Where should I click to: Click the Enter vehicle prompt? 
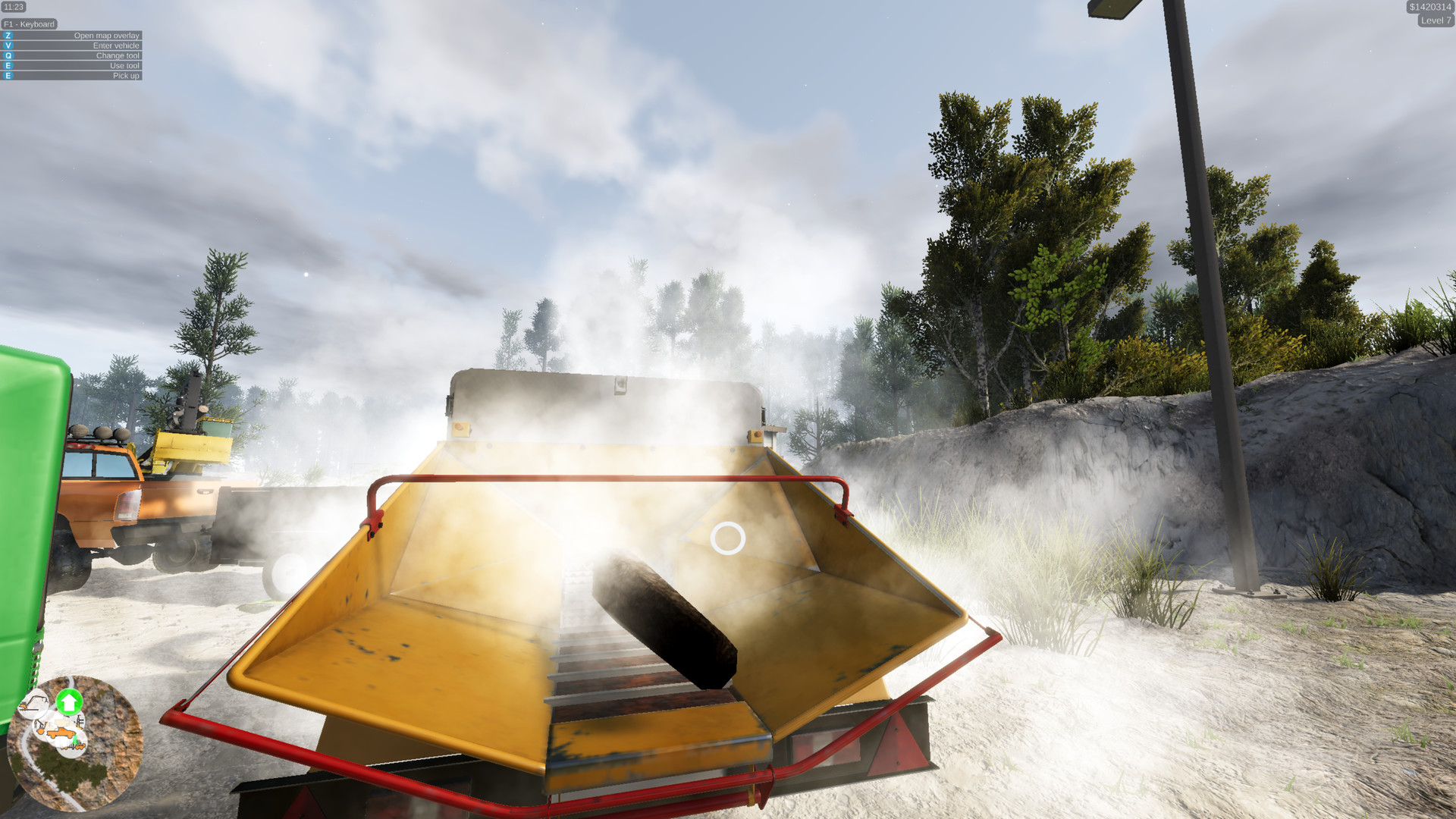[x=117, y=45]
